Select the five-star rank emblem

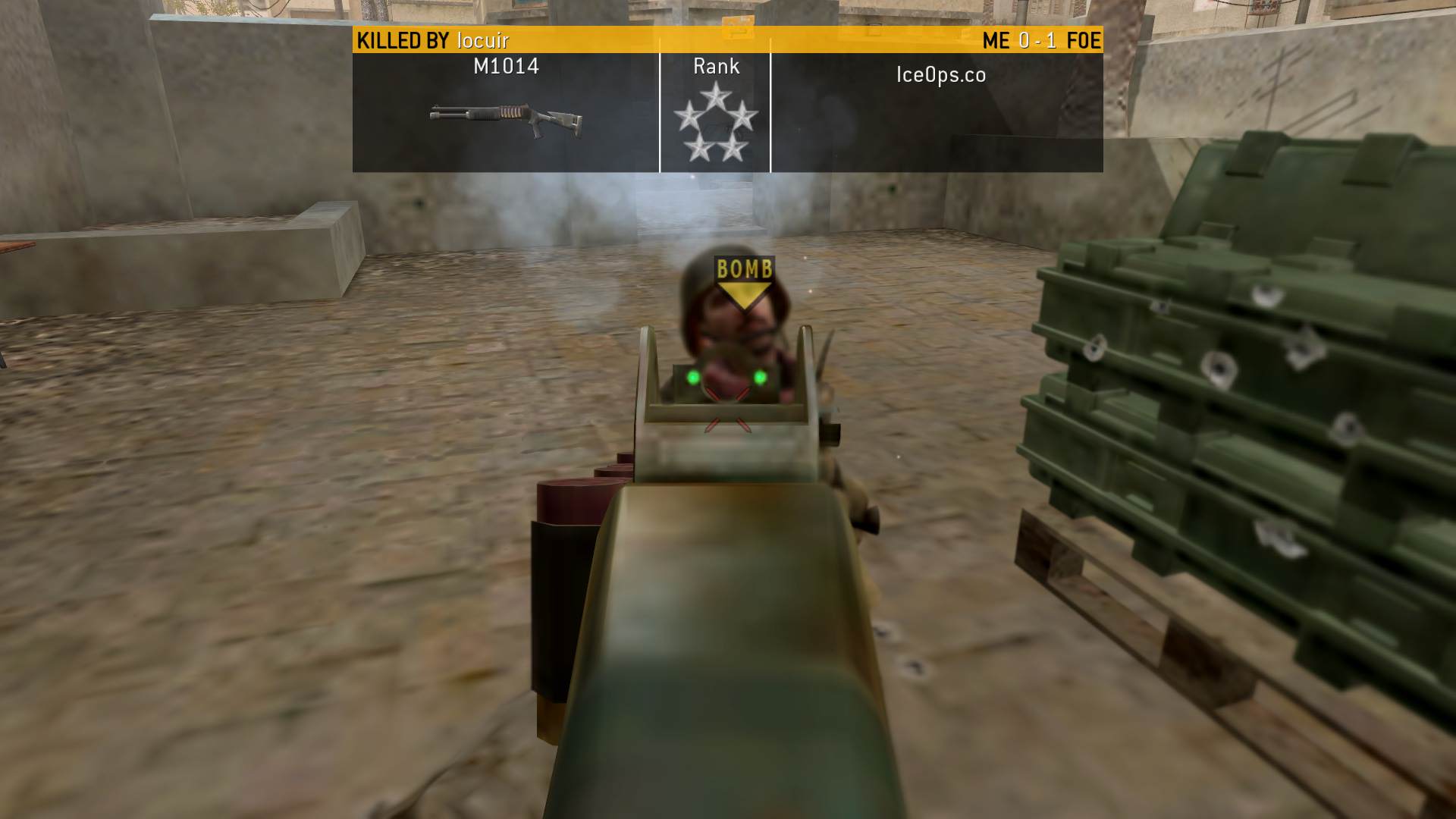715,124
